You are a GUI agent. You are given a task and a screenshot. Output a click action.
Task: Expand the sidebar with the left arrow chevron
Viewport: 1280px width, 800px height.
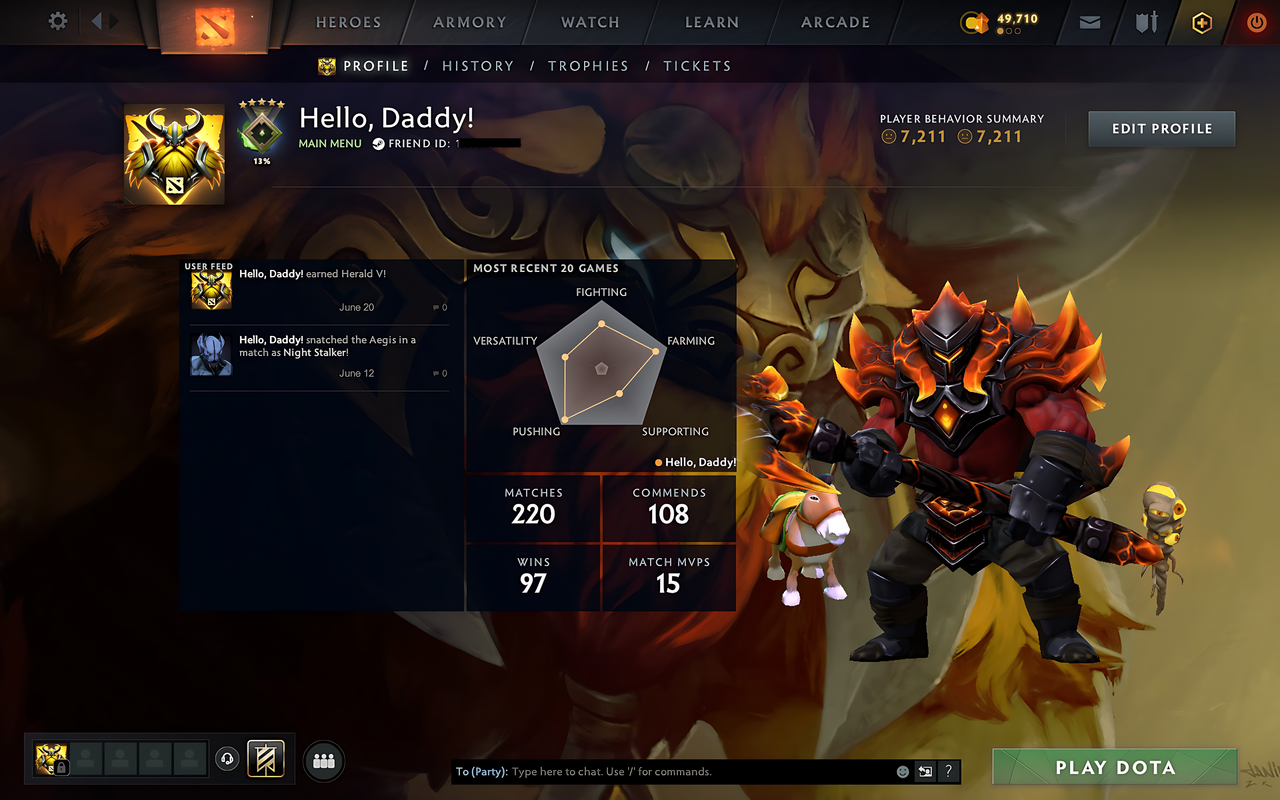95,21
